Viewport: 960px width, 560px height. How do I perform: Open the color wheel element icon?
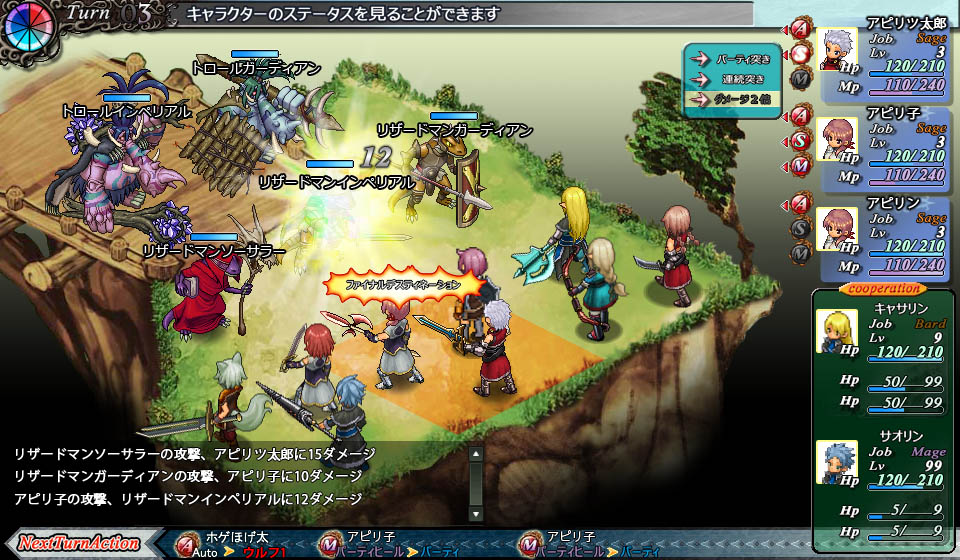pos(27,27)
